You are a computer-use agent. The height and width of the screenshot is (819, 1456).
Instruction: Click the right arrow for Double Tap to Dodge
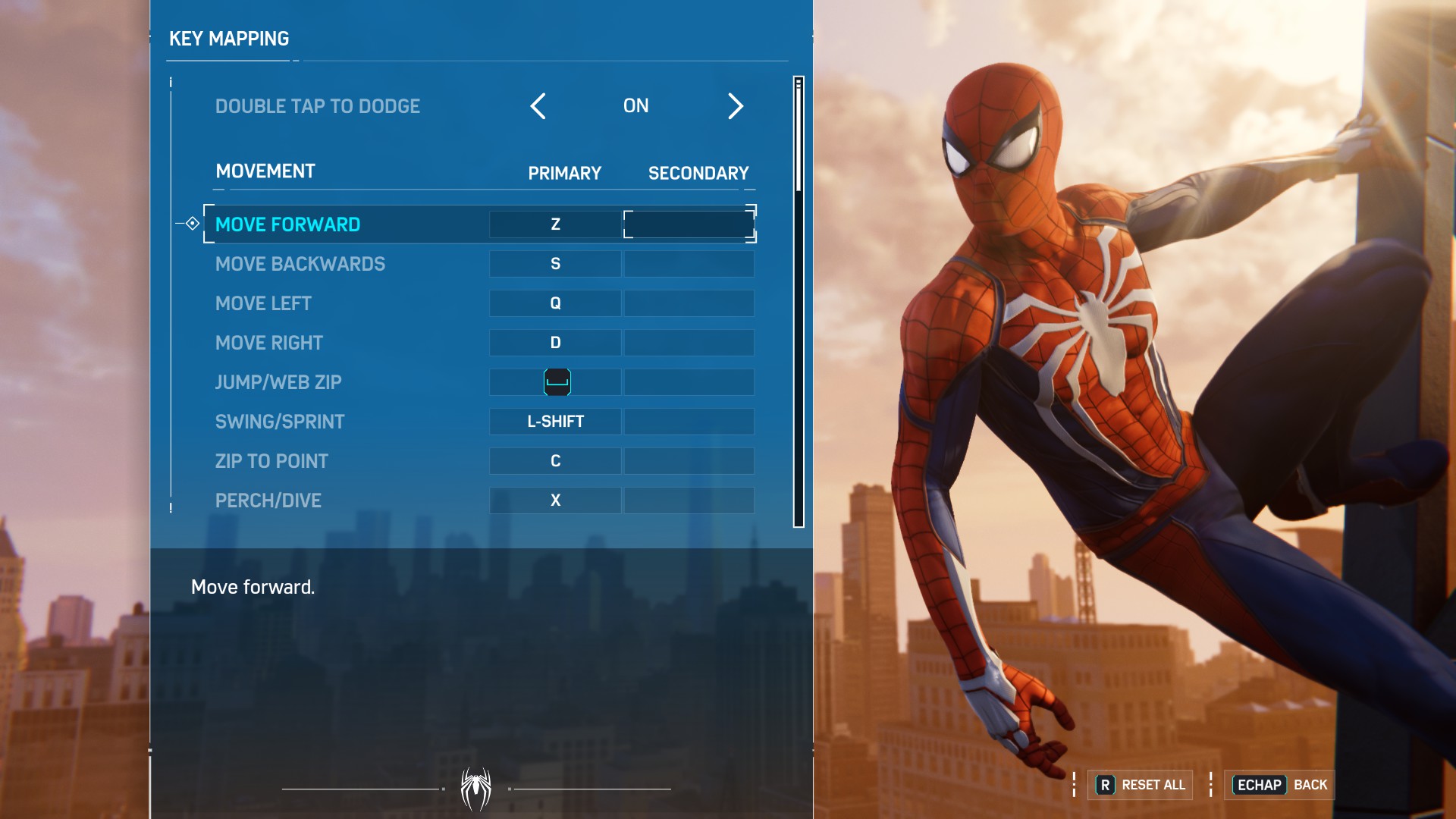pyautogui.click(x=735, y=107)
